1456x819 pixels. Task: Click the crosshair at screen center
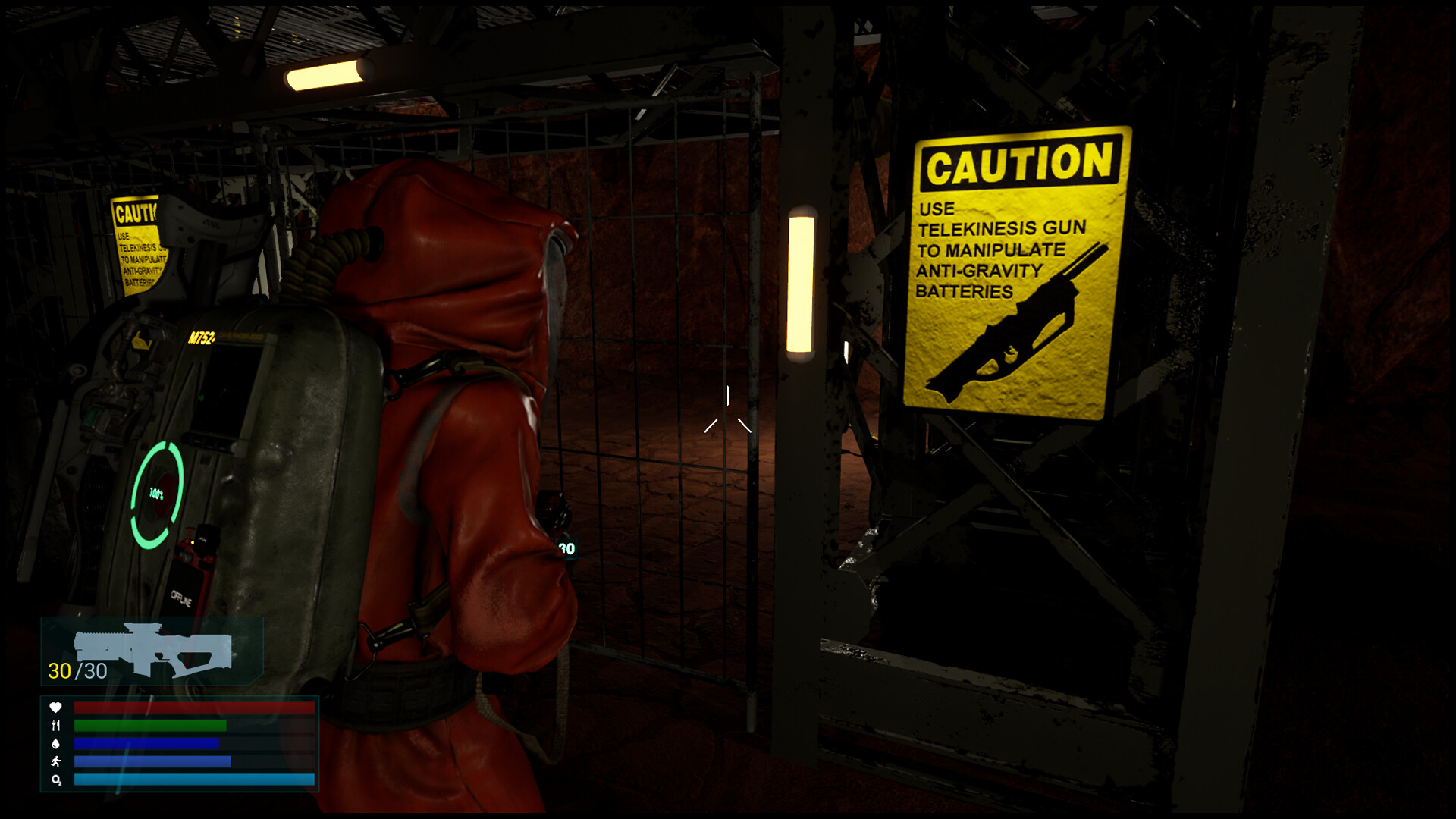click(728, 409)
